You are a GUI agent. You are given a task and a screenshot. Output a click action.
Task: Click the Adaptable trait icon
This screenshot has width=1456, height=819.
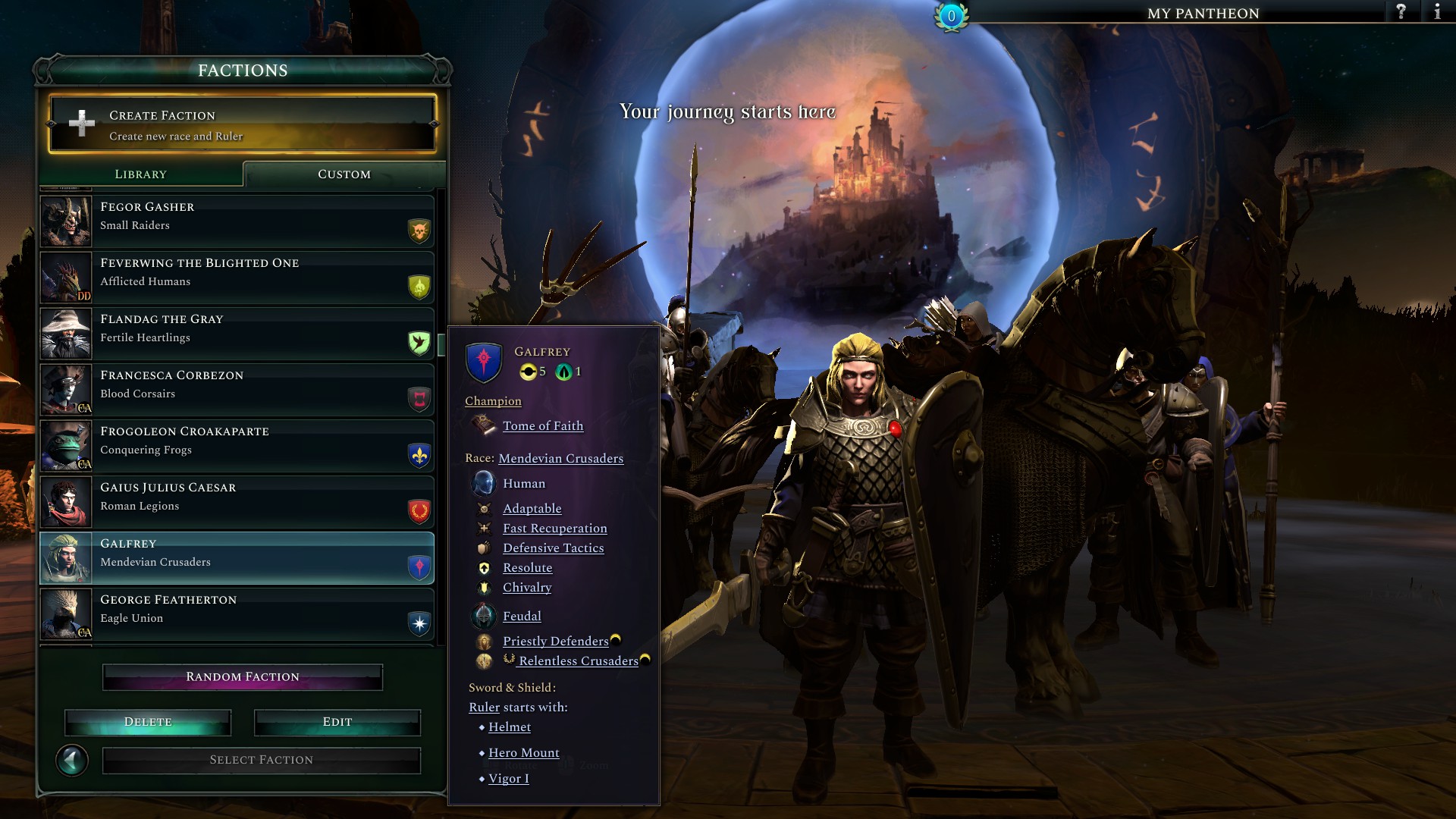click(x=483, y=509)
